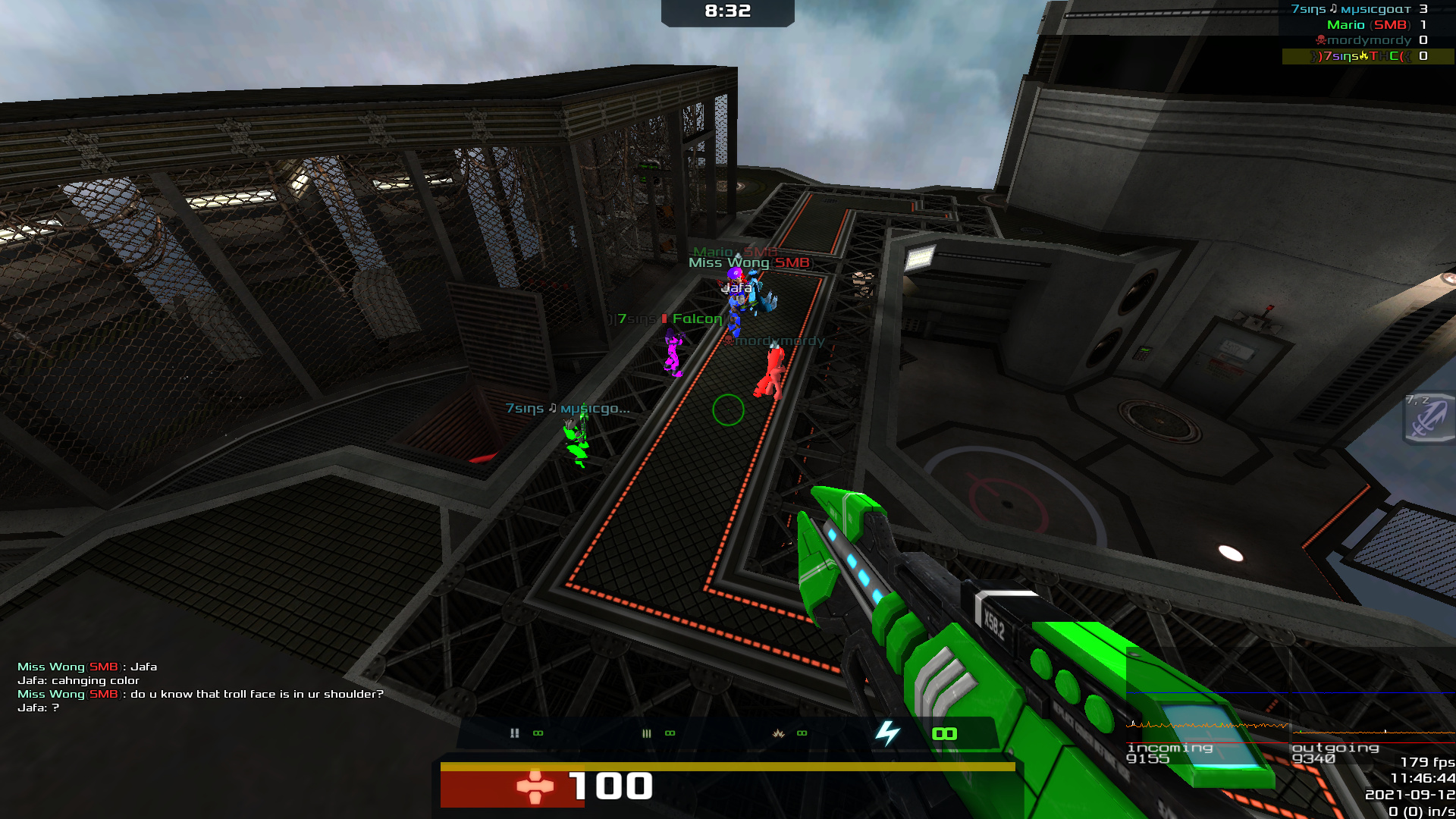The image size is (1456, 819).
Task: Select the lightning bolt cells ammo icon
Action: pos(887,733)
